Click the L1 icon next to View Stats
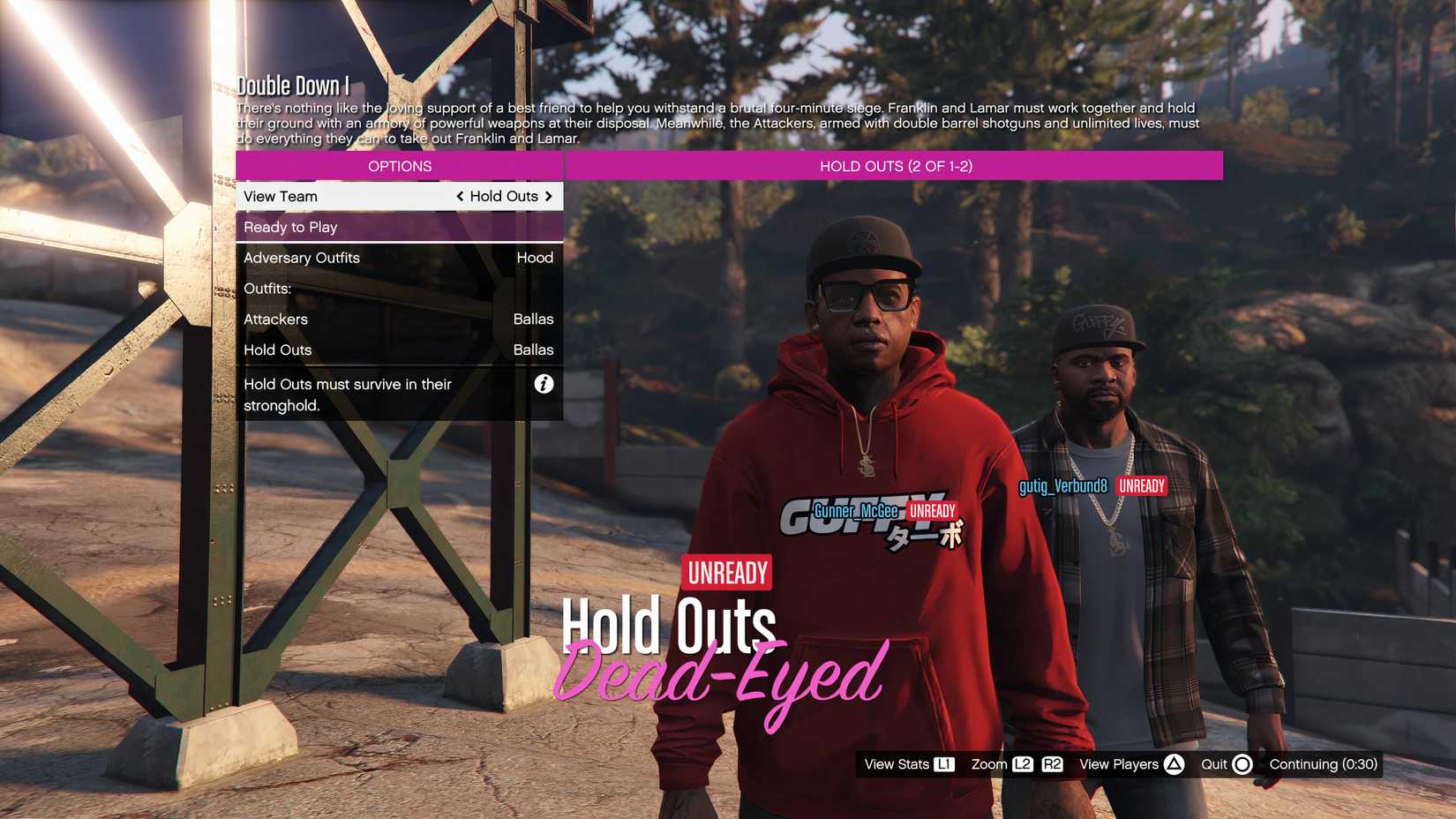This screenshot has height=819, width=1456. click(945, 764)
